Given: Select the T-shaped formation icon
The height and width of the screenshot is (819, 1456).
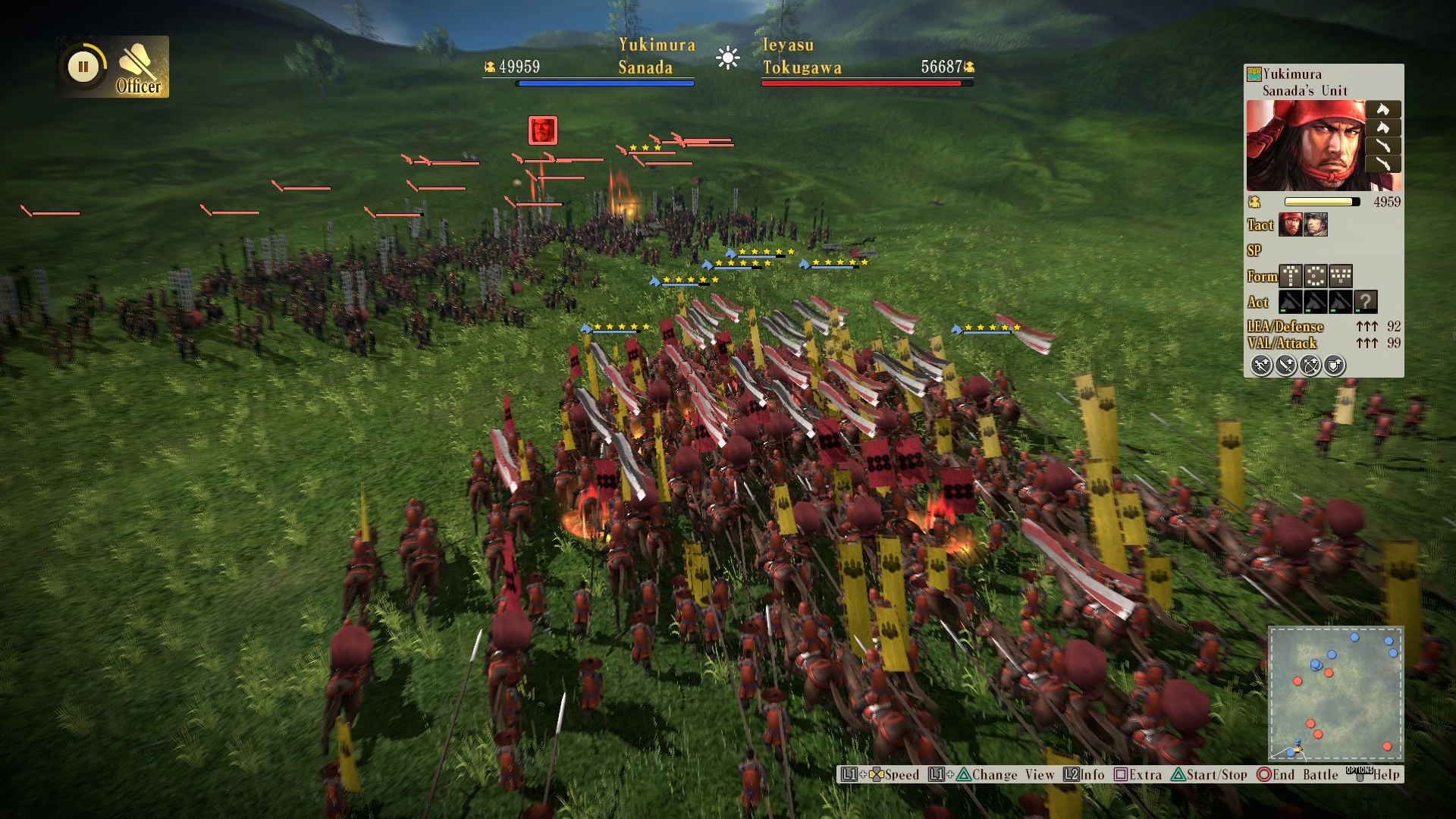Looking at the screenshot, I should point(1290,276).
